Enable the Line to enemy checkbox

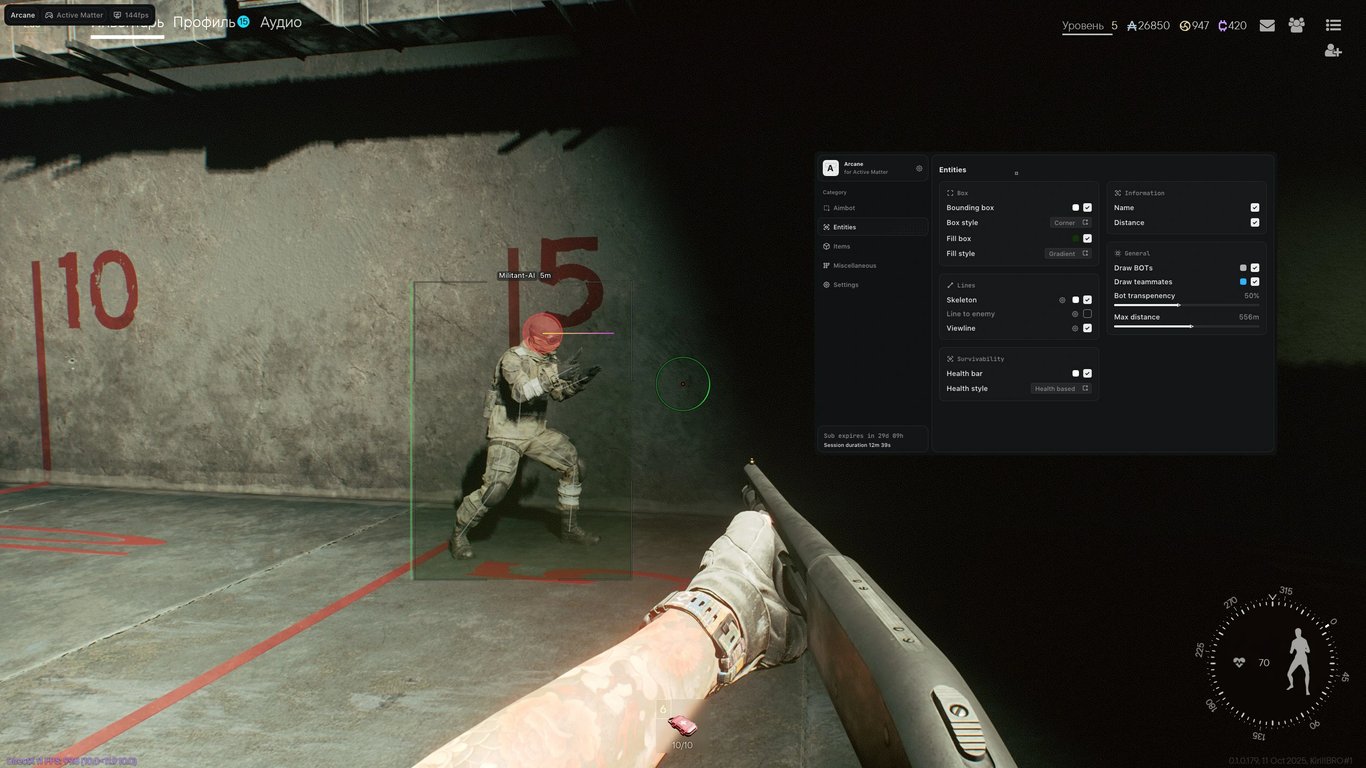tap(1087, 313)
